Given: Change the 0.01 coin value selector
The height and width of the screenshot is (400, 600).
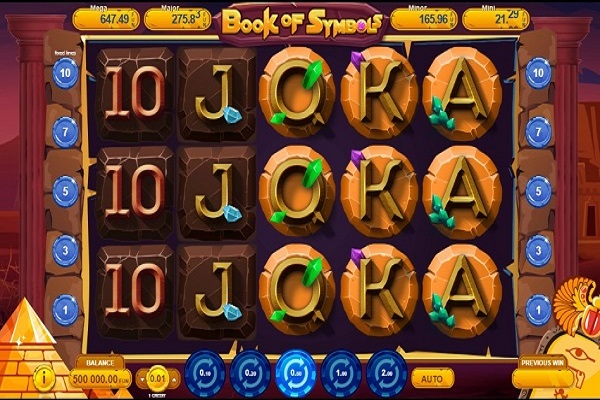Looking at the screenshot, I should tap(158, 380).
